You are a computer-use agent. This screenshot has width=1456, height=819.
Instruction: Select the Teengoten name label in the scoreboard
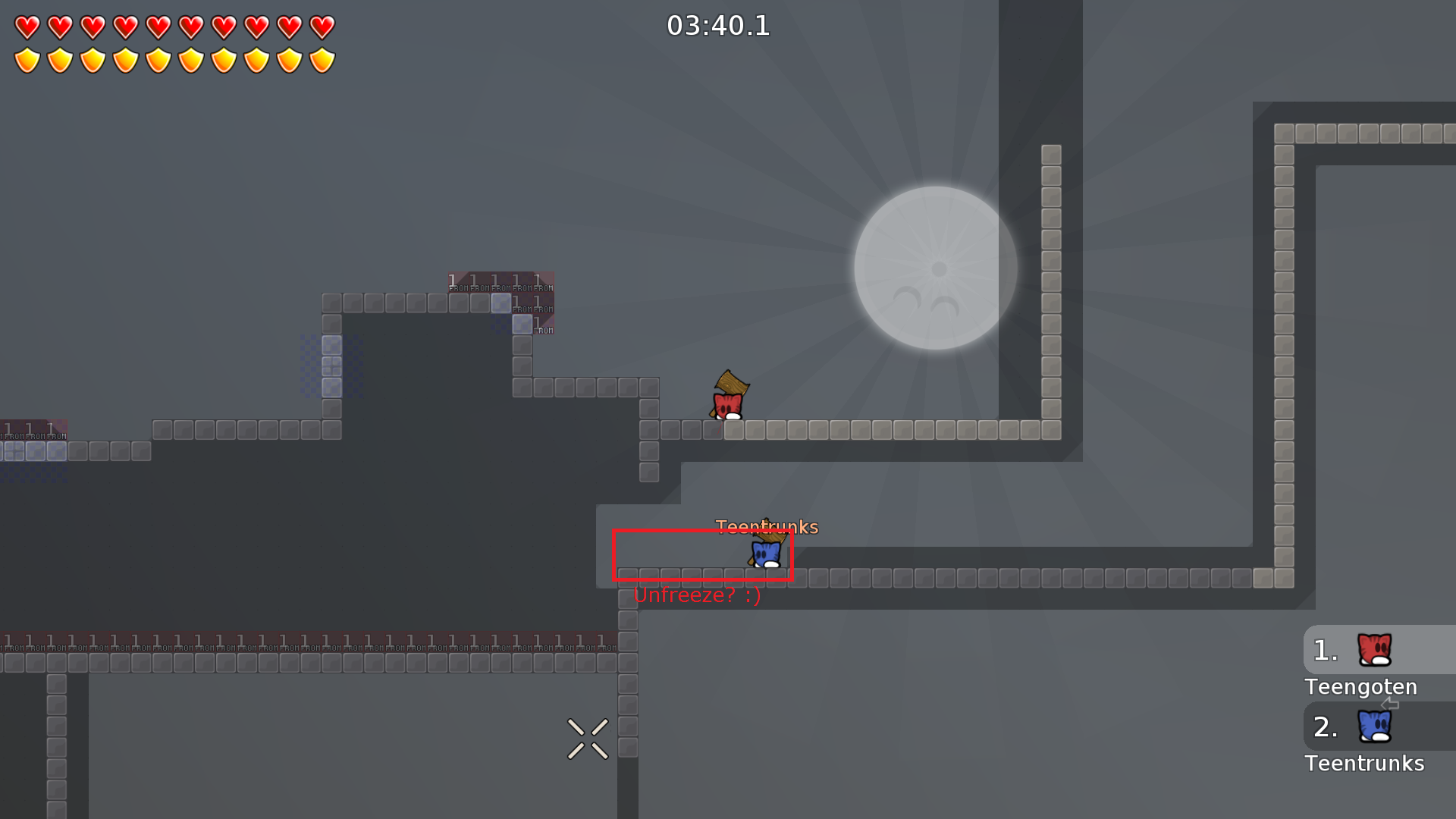point(1360,687)
